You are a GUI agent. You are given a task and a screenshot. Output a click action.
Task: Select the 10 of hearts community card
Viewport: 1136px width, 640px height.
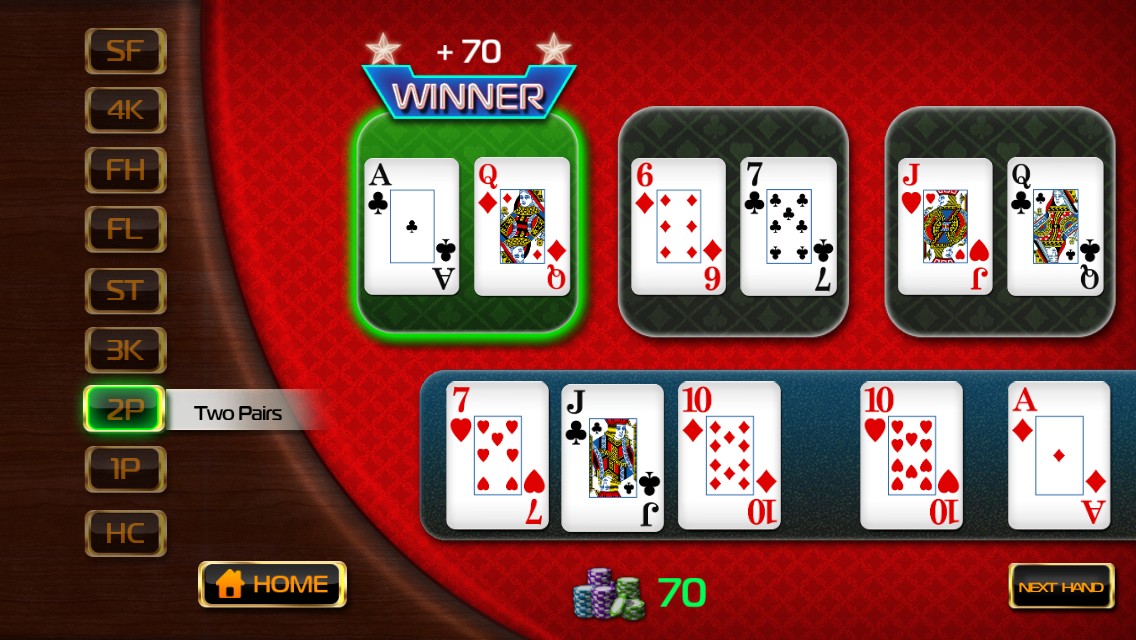(911, 455)
